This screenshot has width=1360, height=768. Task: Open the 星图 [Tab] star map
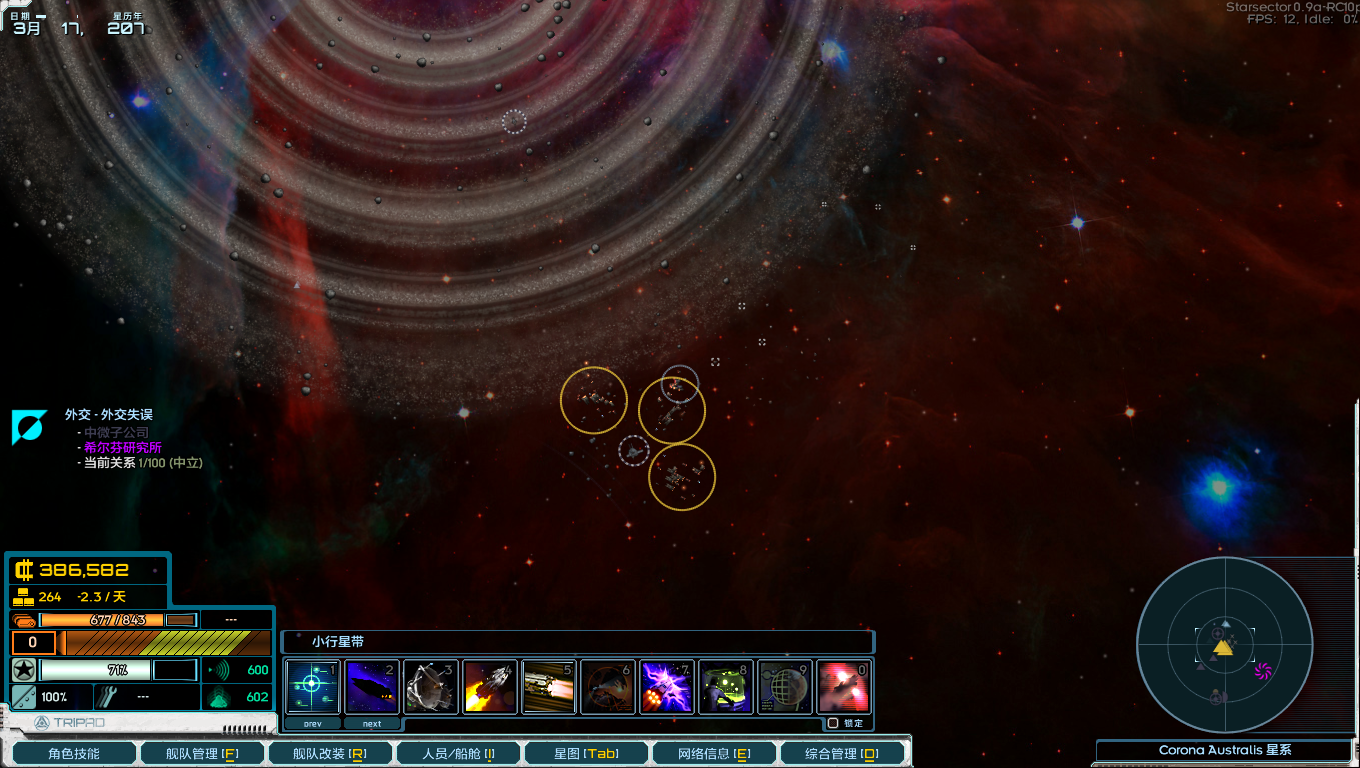coord(586,751)
